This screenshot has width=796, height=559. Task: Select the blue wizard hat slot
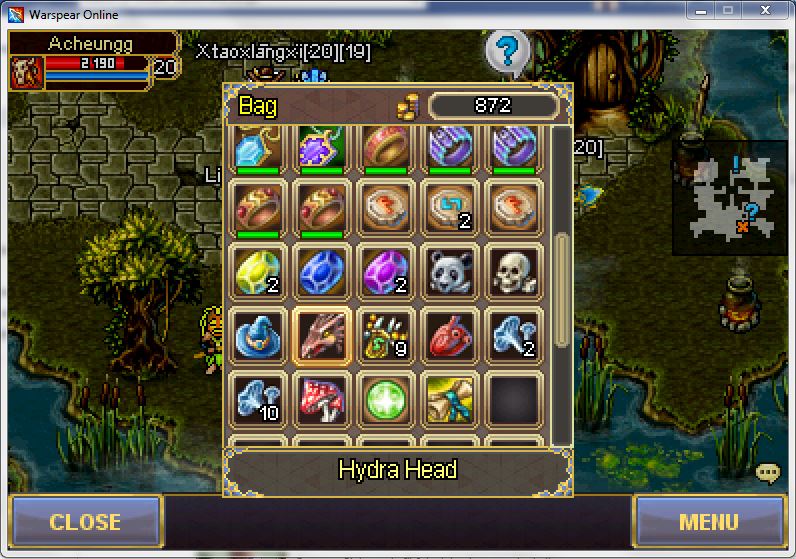259,335
